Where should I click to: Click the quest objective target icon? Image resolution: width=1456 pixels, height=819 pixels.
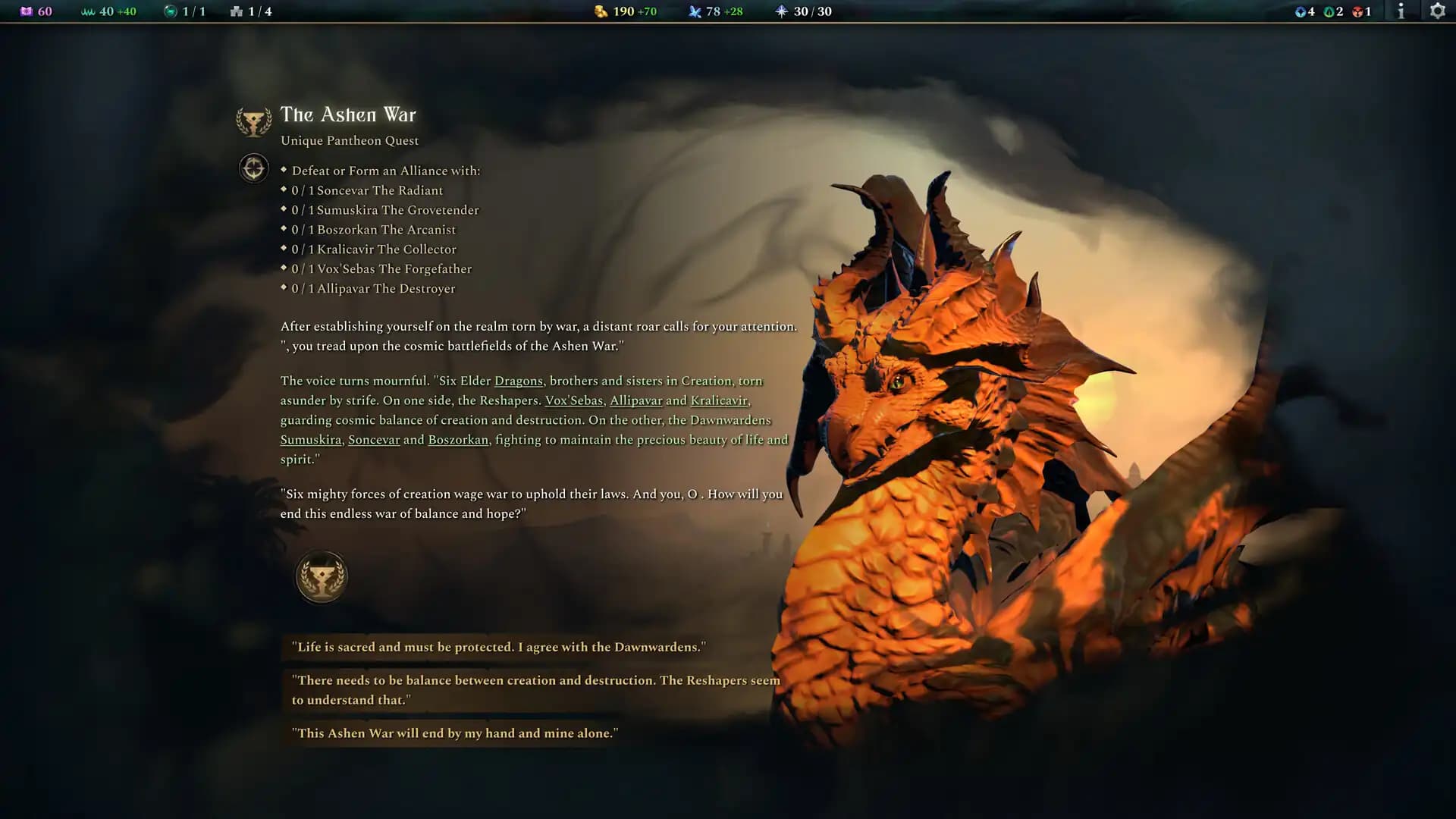coord(253,168)
